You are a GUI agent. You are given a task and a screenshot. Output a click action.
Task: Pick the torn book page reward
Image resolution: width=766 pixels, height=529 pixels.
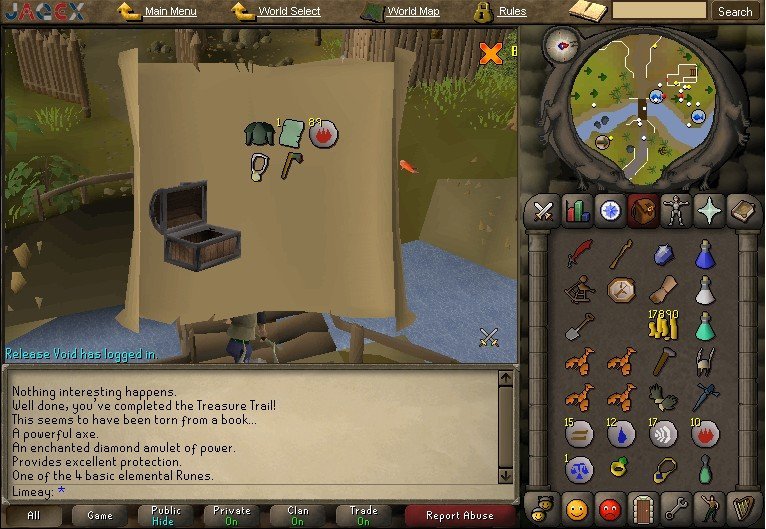291,133
